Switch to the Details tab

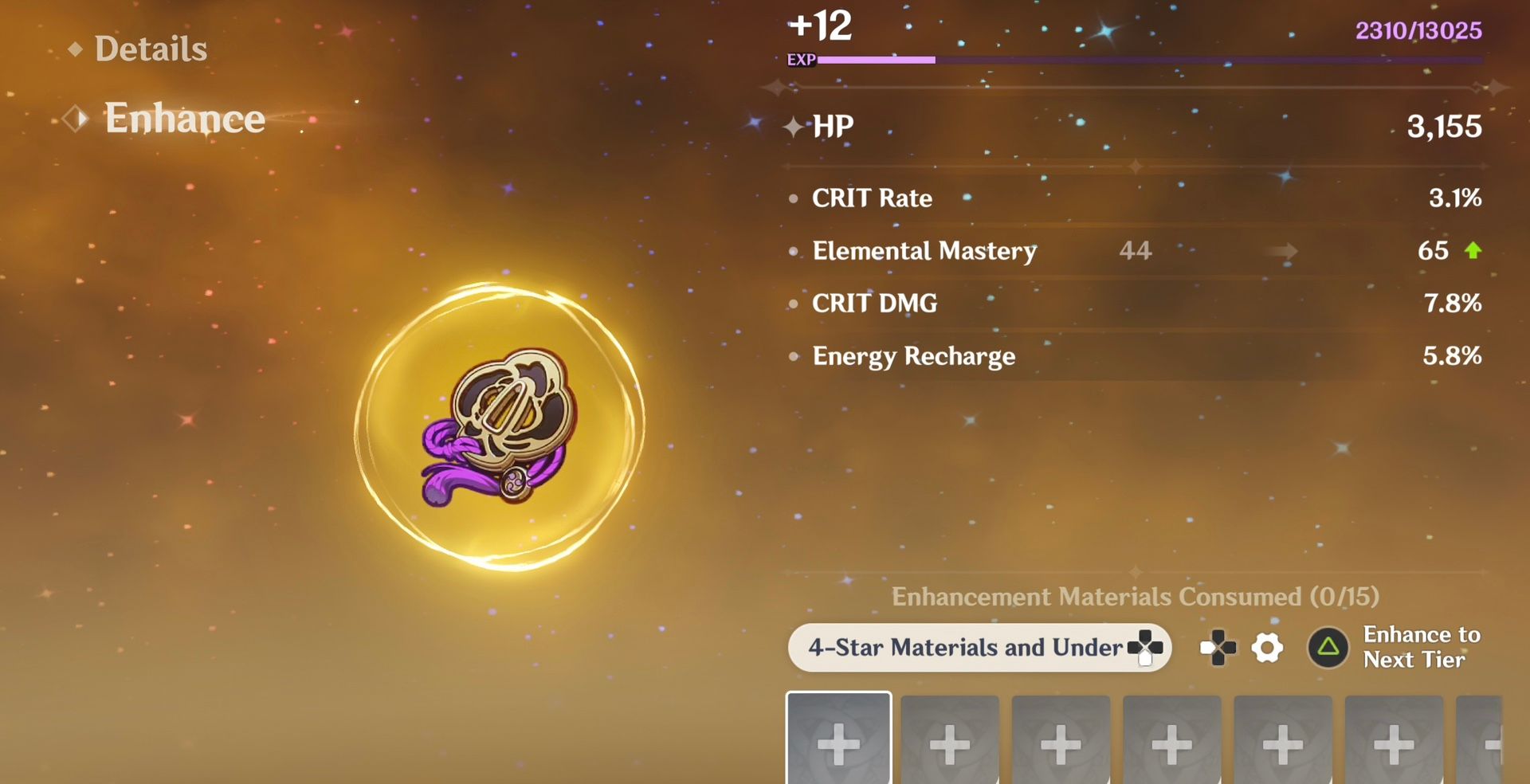[x=151, y=49]
